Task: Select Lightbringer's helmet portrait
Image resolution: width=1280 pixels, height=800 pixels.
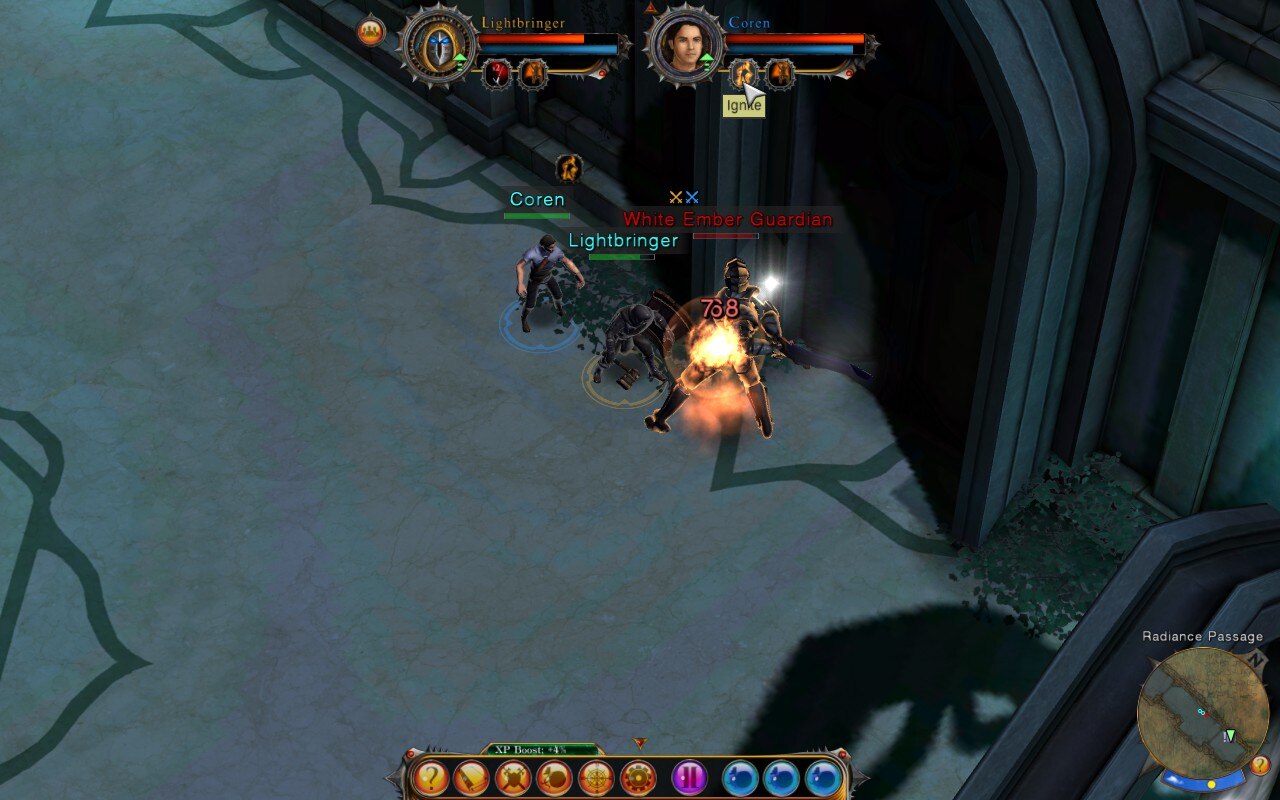Action: tap(438, 46)
